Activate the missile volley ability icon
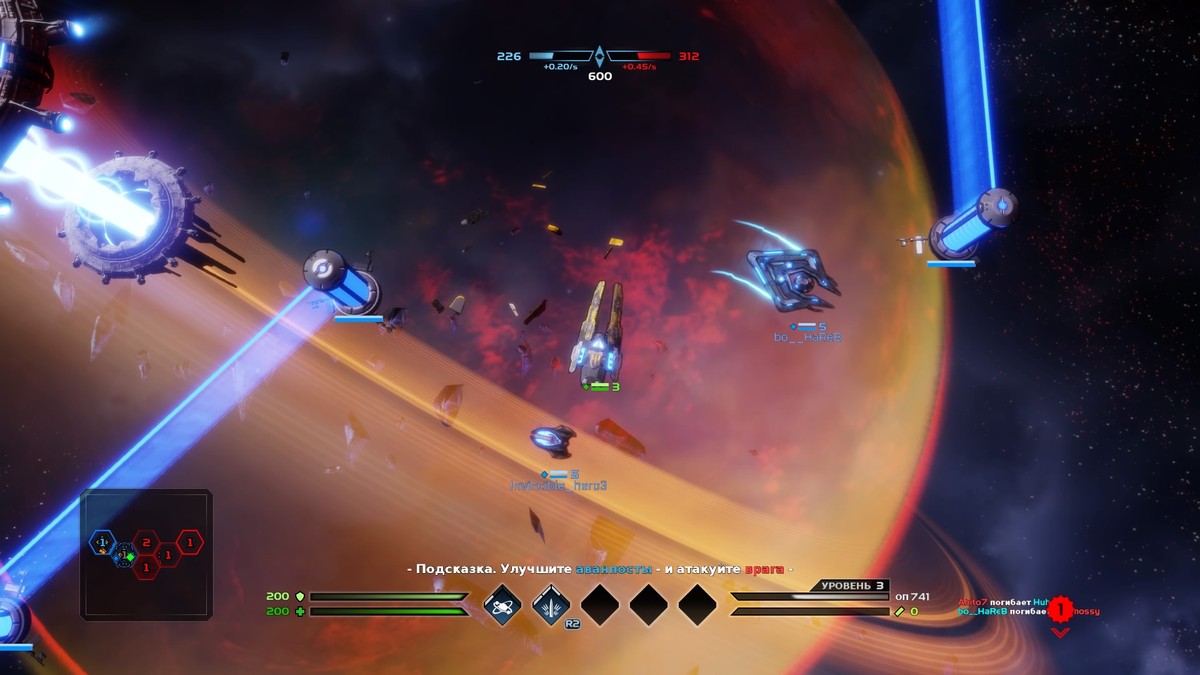 [x=551, y=605]
